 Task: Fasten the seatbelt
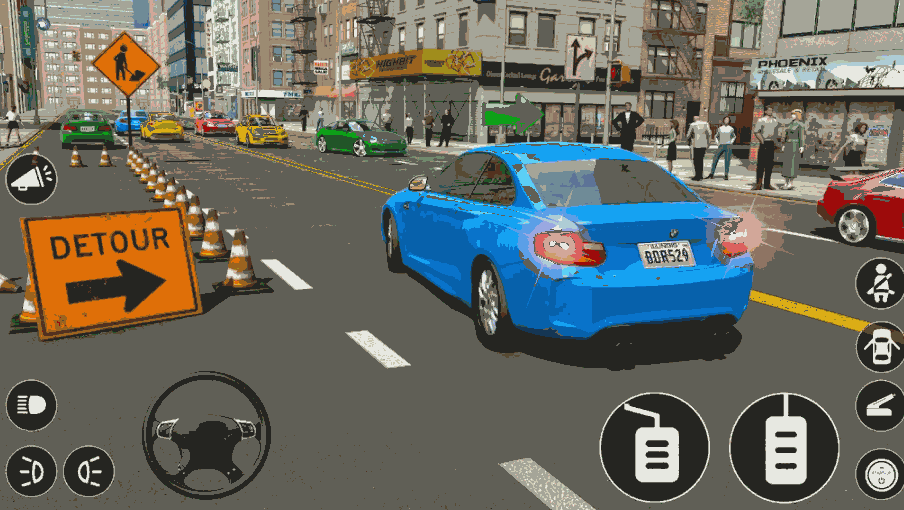pos(880,284)
